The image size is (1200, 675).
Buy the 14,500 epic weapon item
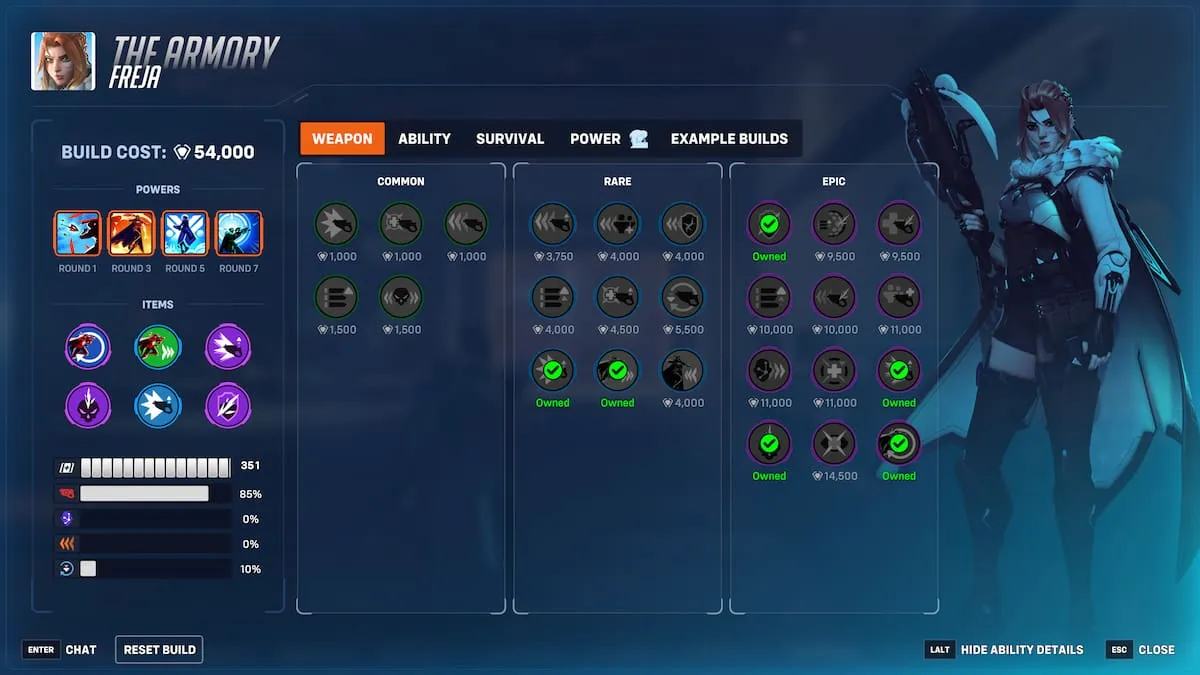(834, 444)
